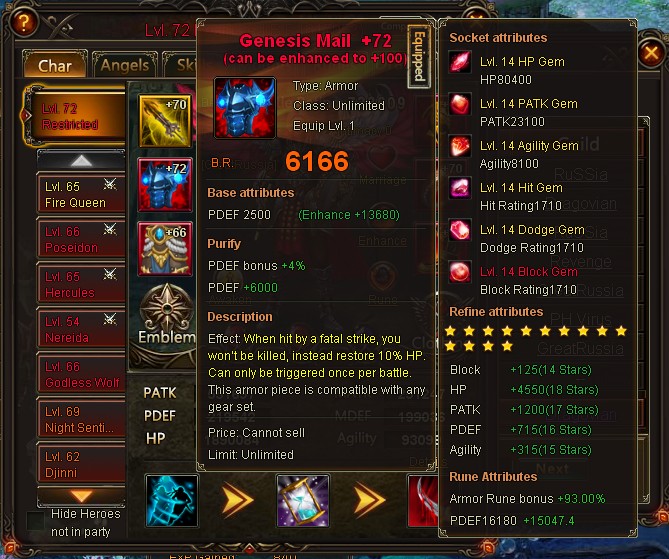The image size is (669, 559).
Task: Select the +72 Genesis Mail armor slot
Action: pos(164,186)
